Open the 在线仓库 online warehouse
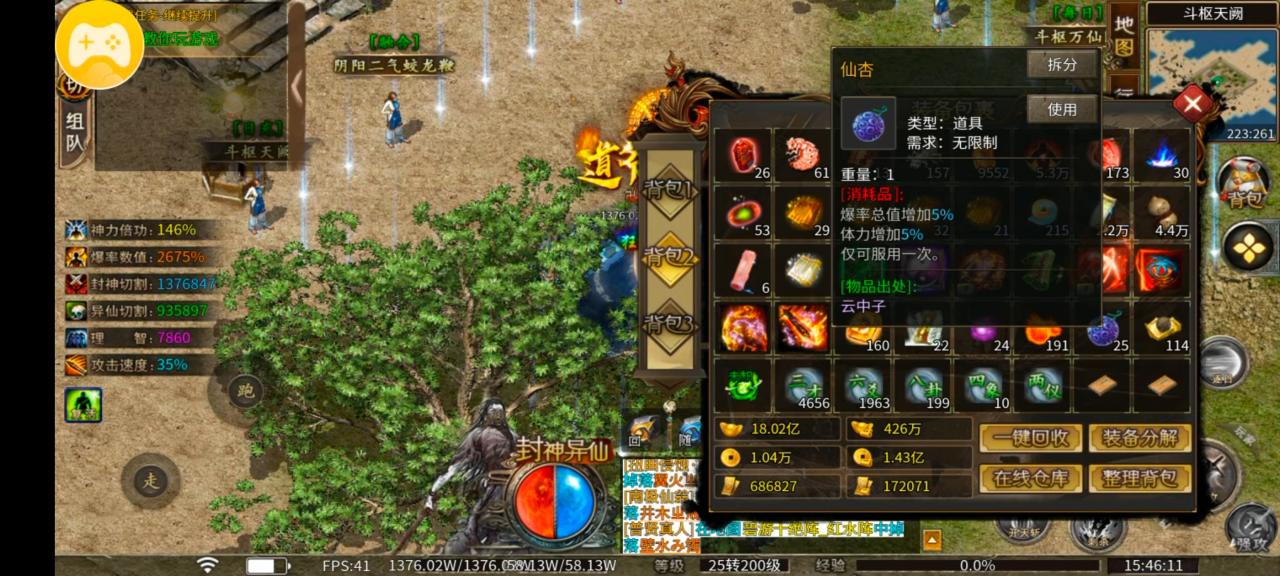Screen dimensions: 1280x576 point(1030,478)
